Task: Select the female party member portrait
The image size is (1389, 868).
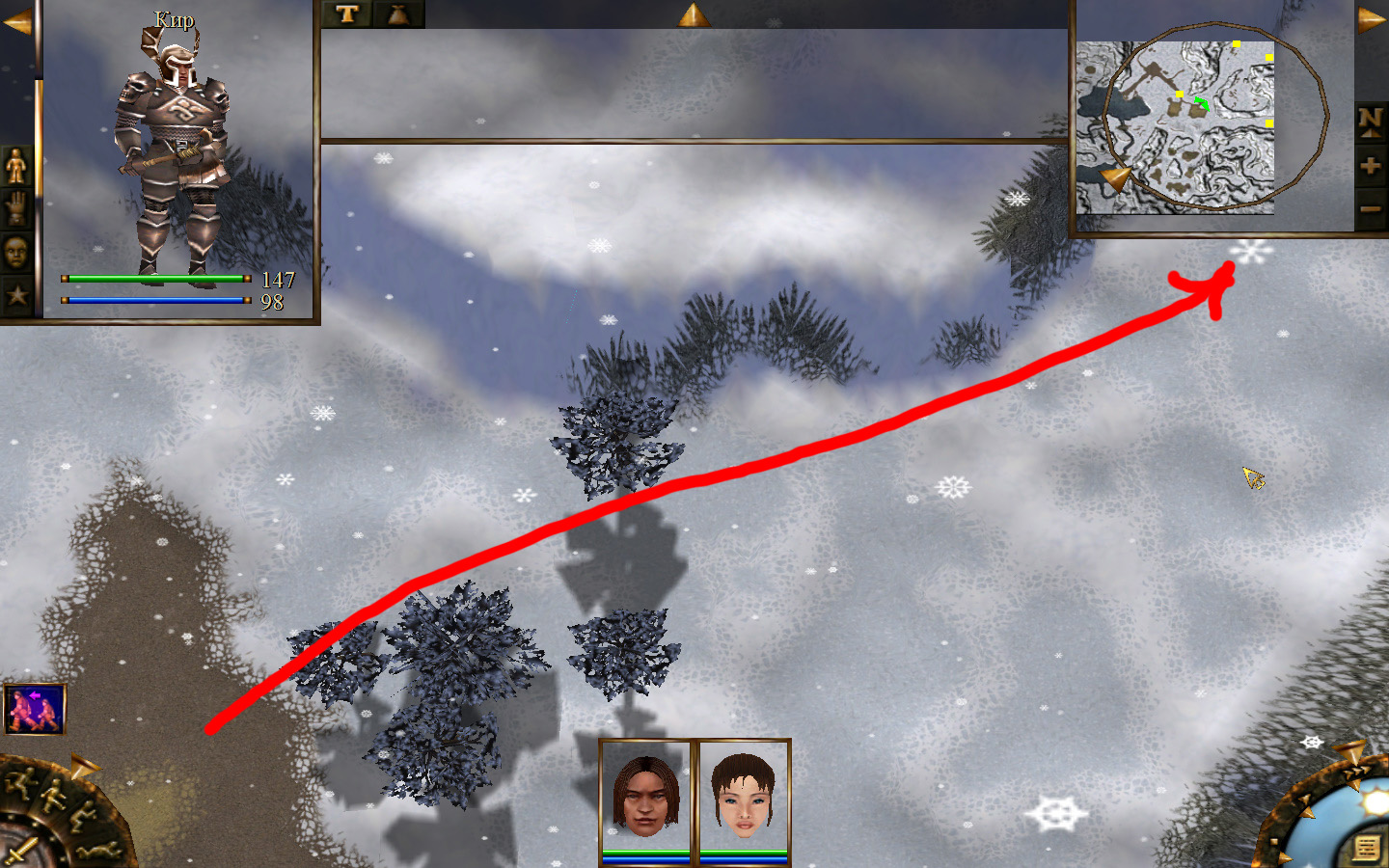Action: pos(744,796)
